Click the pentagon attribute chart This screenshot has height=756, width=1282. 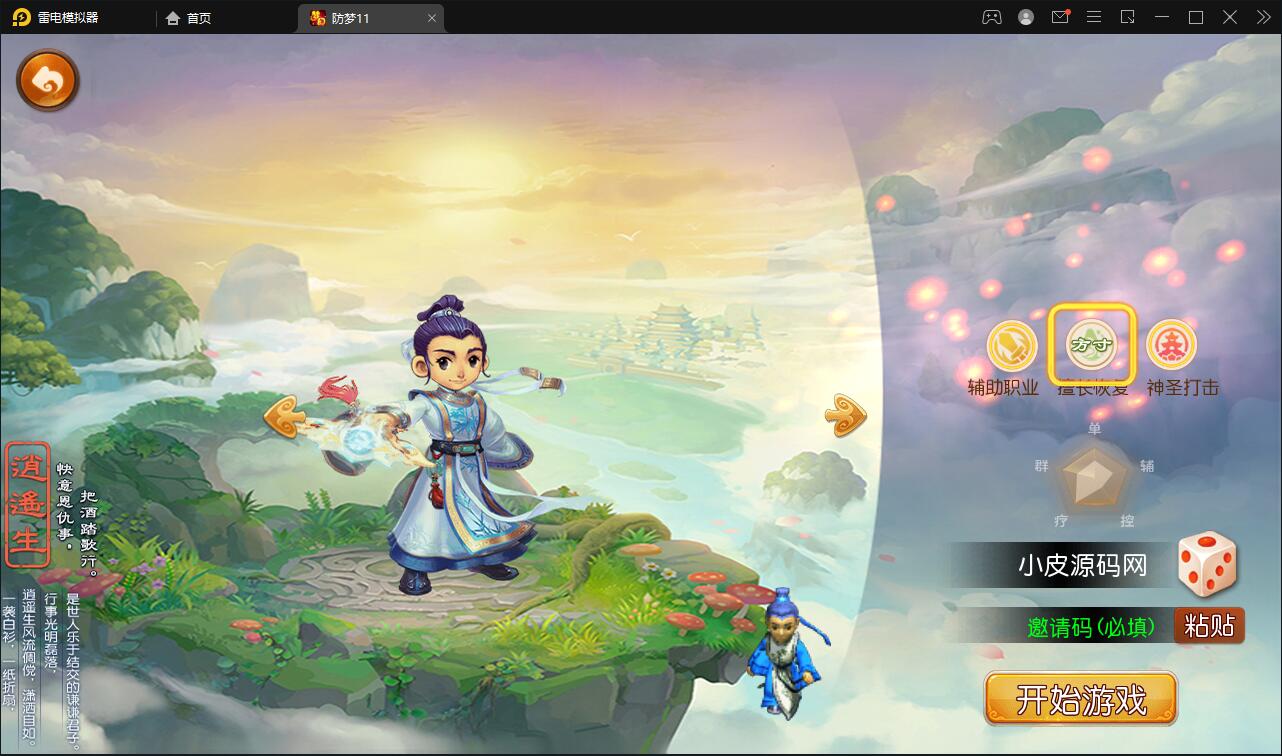[x=1092, y=480]
